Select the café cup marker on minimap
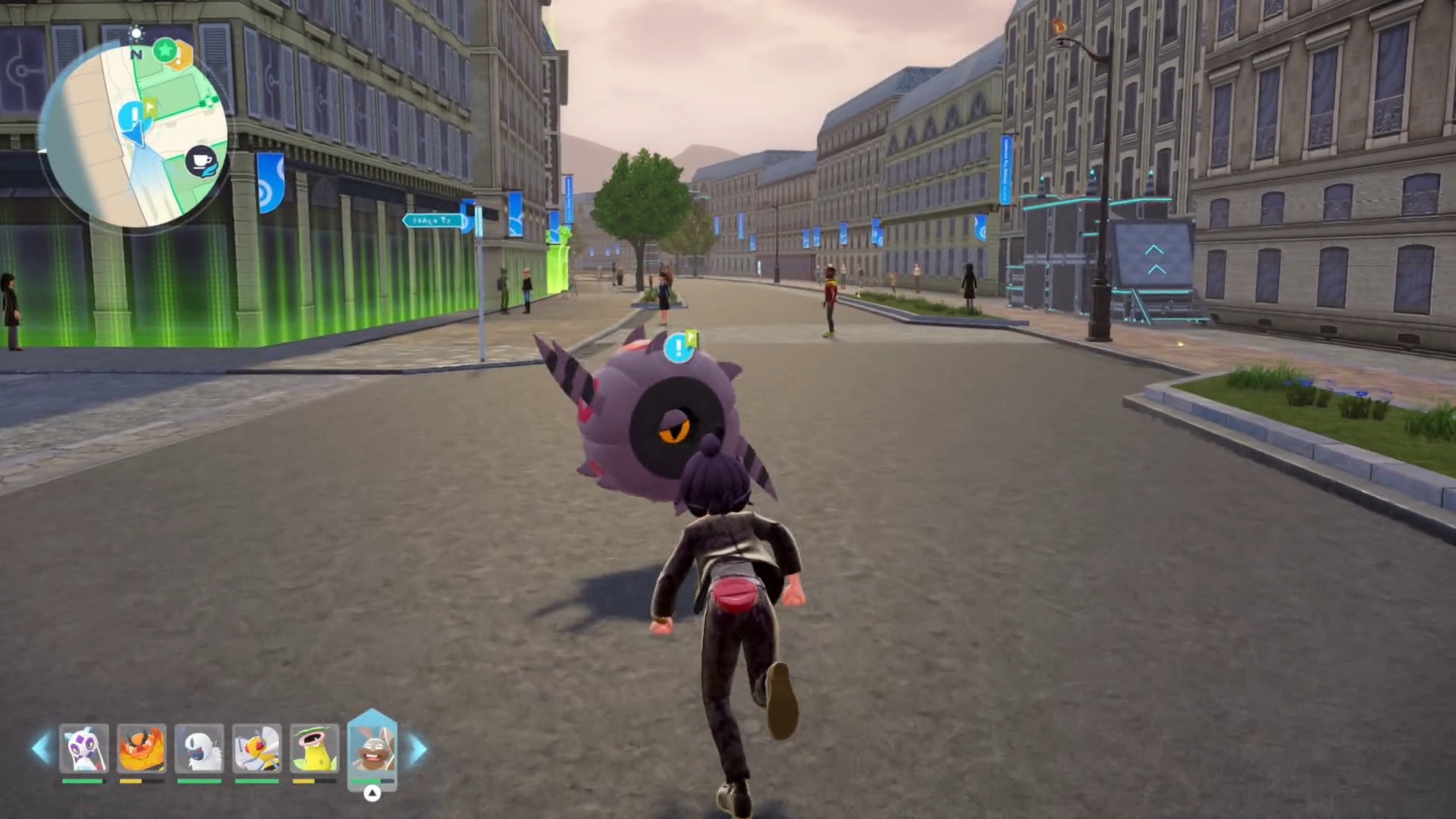 coord(202,162)
